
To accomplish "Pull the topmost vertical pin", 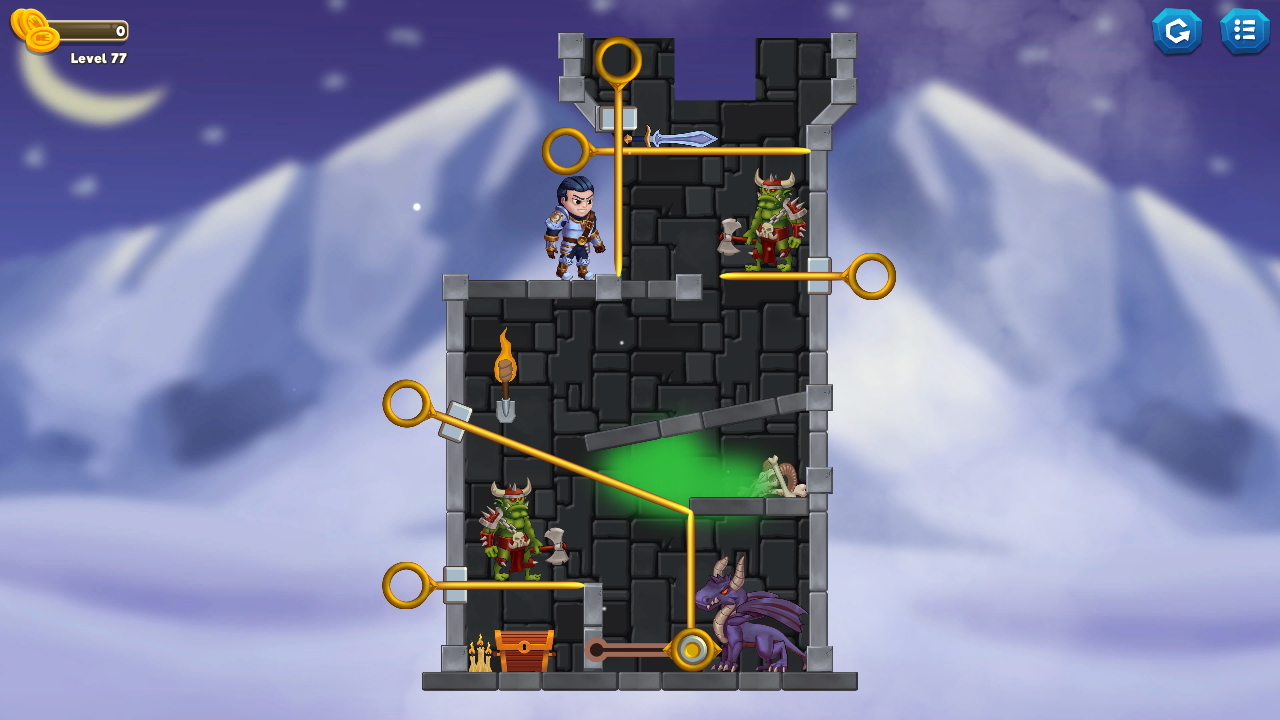I will pyautogui.click(x=620, y=60).
